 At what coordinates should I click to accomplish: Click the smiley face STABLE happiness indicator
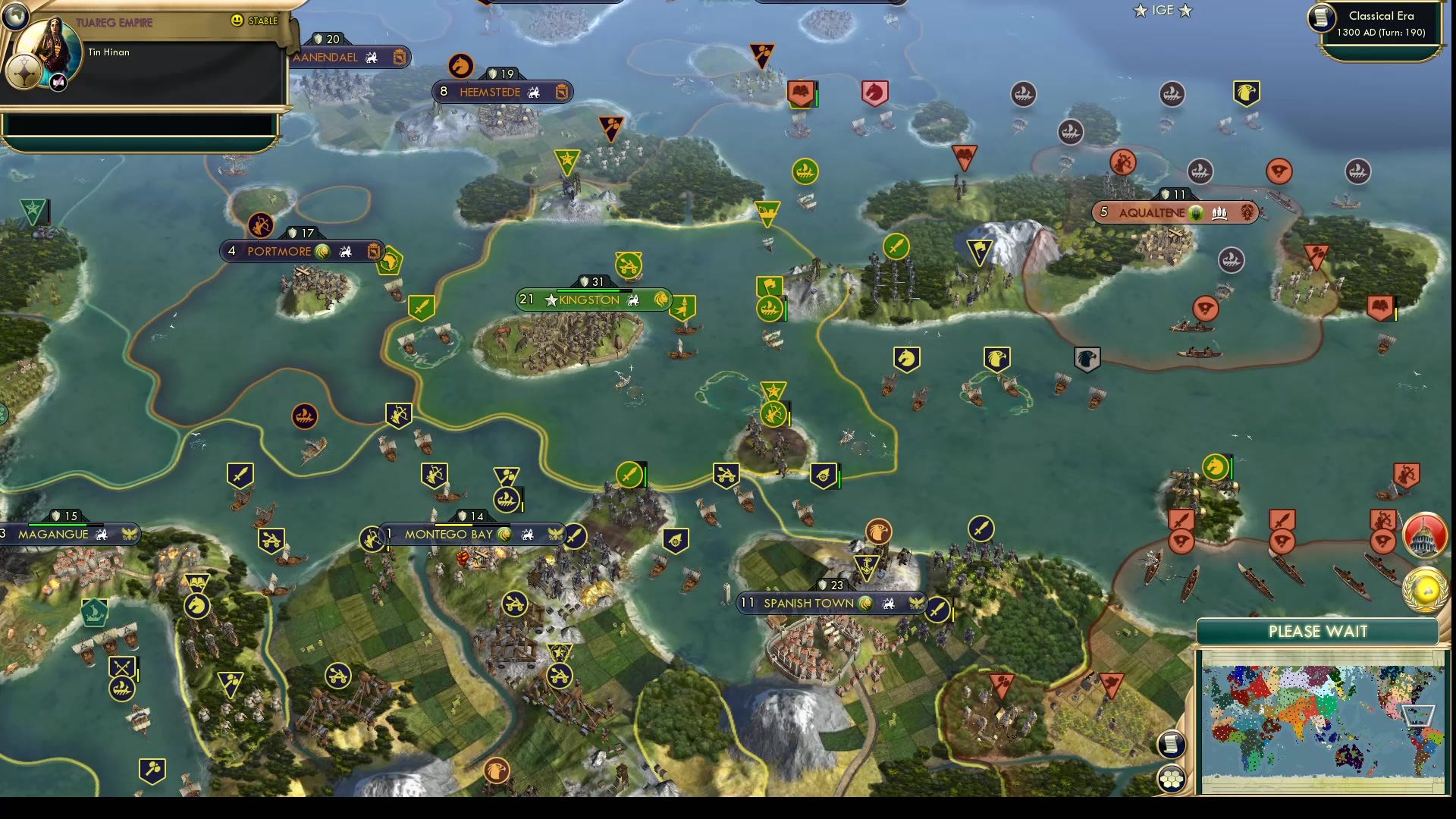237,22
